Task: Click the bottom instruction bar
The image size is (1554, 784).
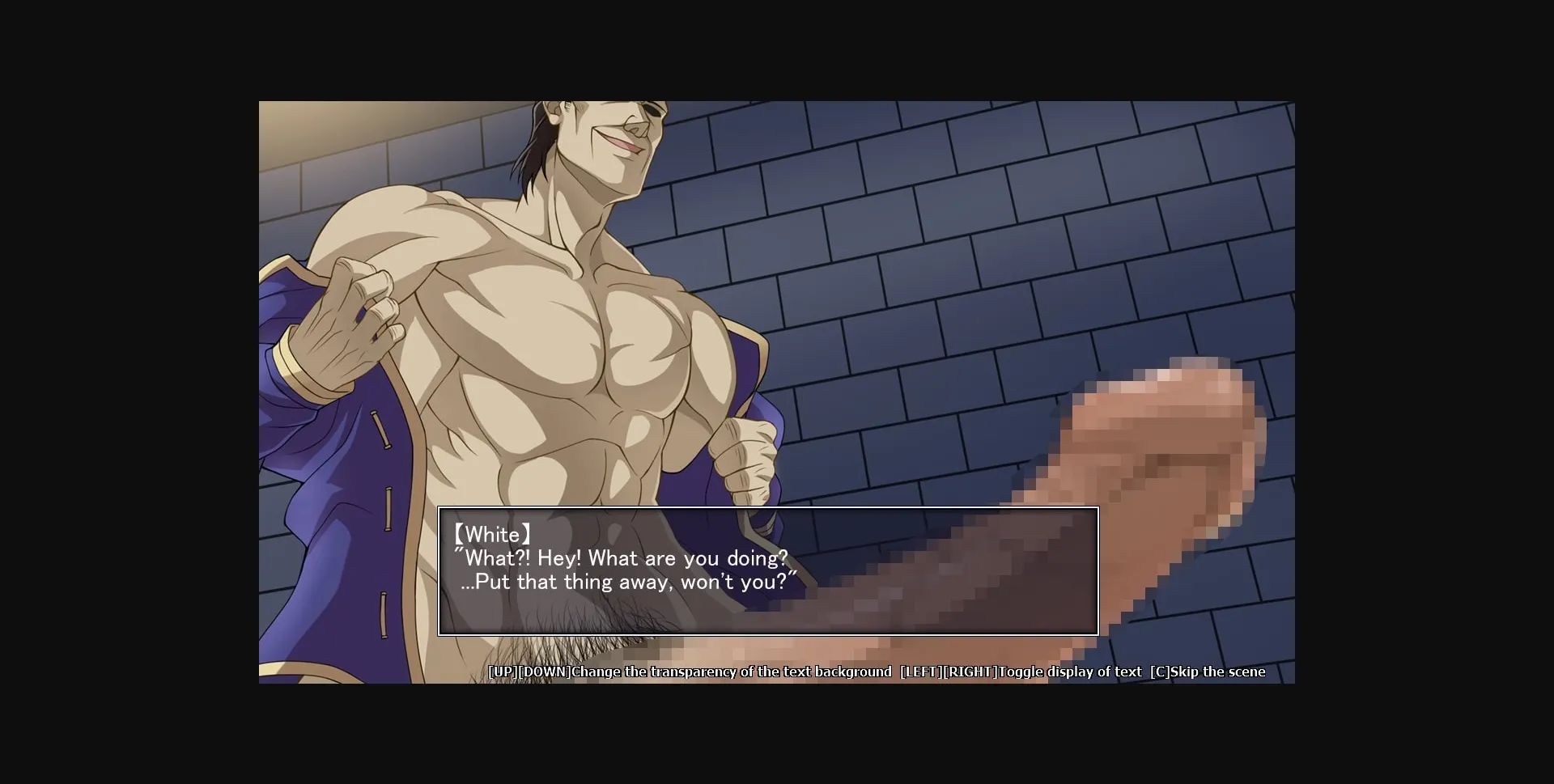Action: [878, 672]
